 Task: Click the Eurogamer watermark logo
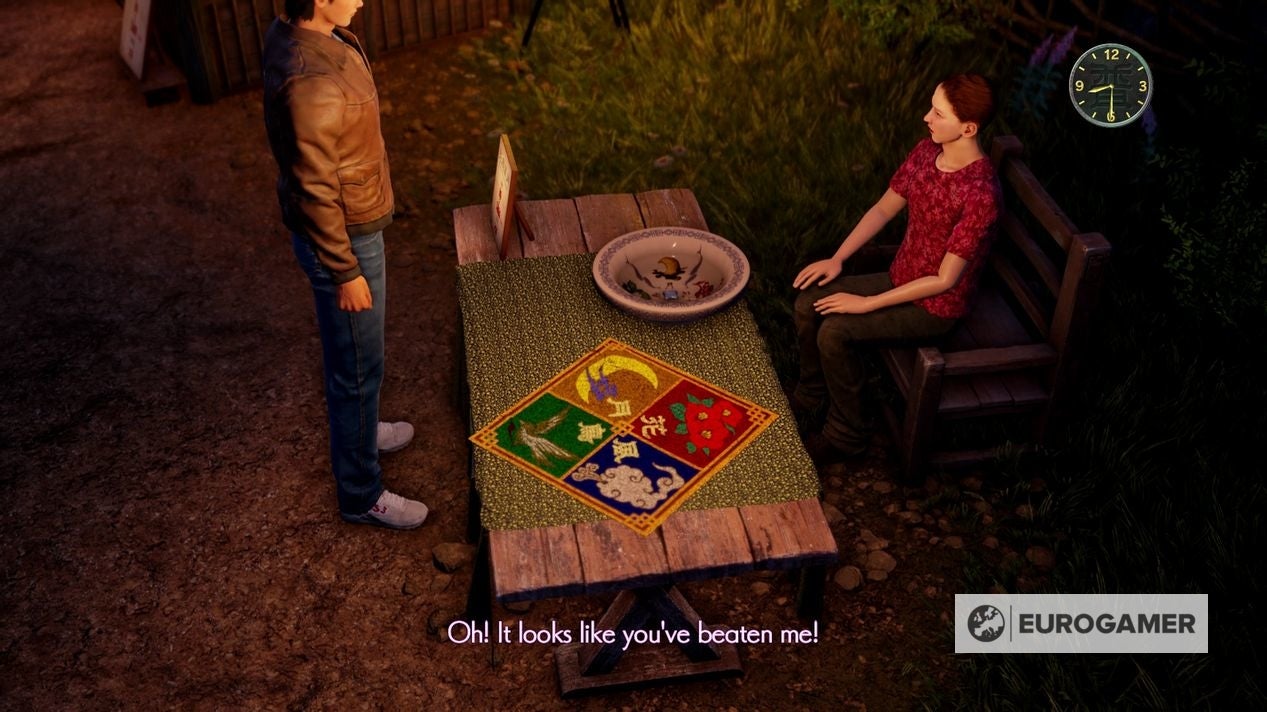[x=1081, y=624]
